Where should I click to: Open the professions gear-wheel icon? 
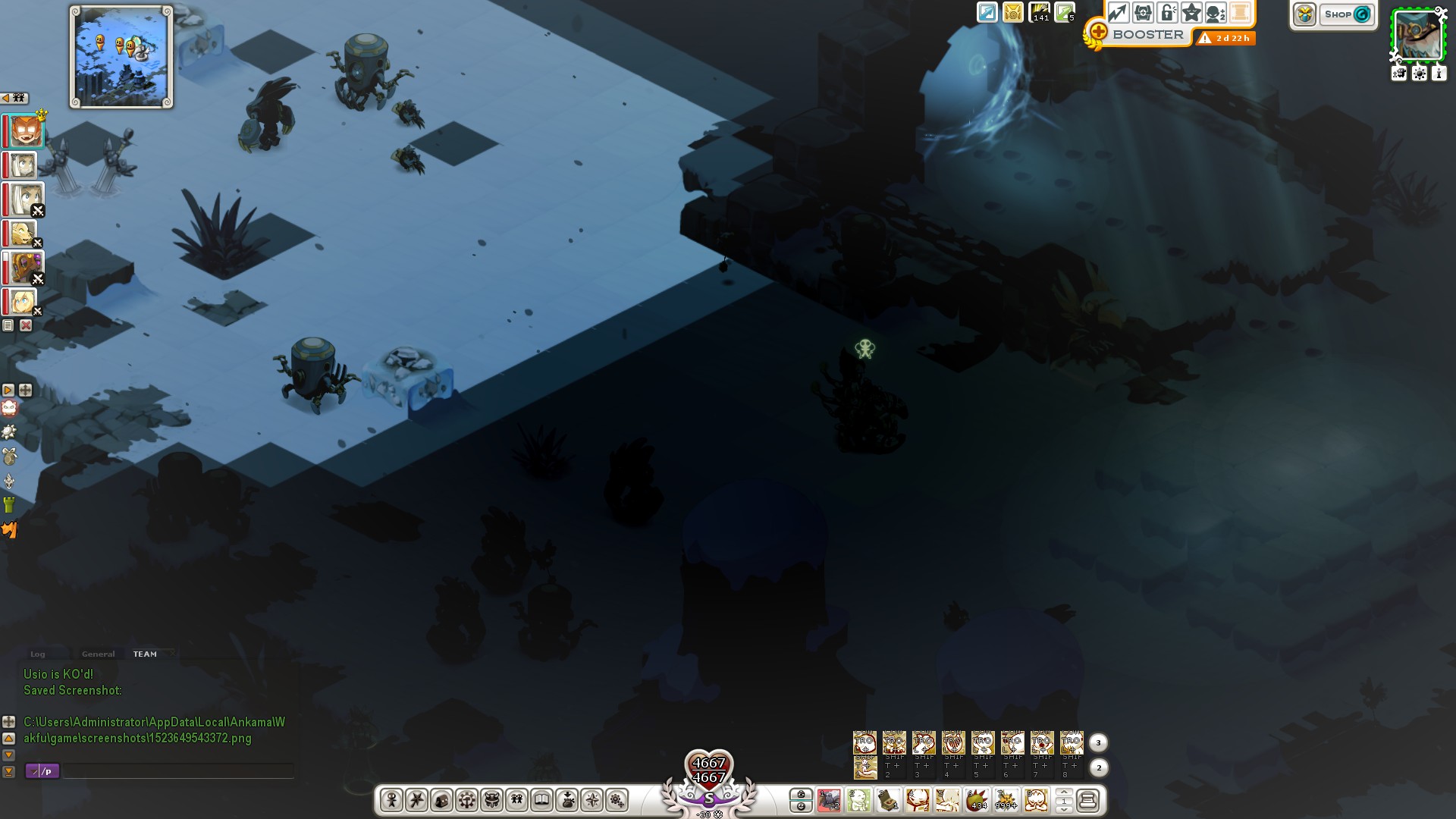[x=467, y=800]
